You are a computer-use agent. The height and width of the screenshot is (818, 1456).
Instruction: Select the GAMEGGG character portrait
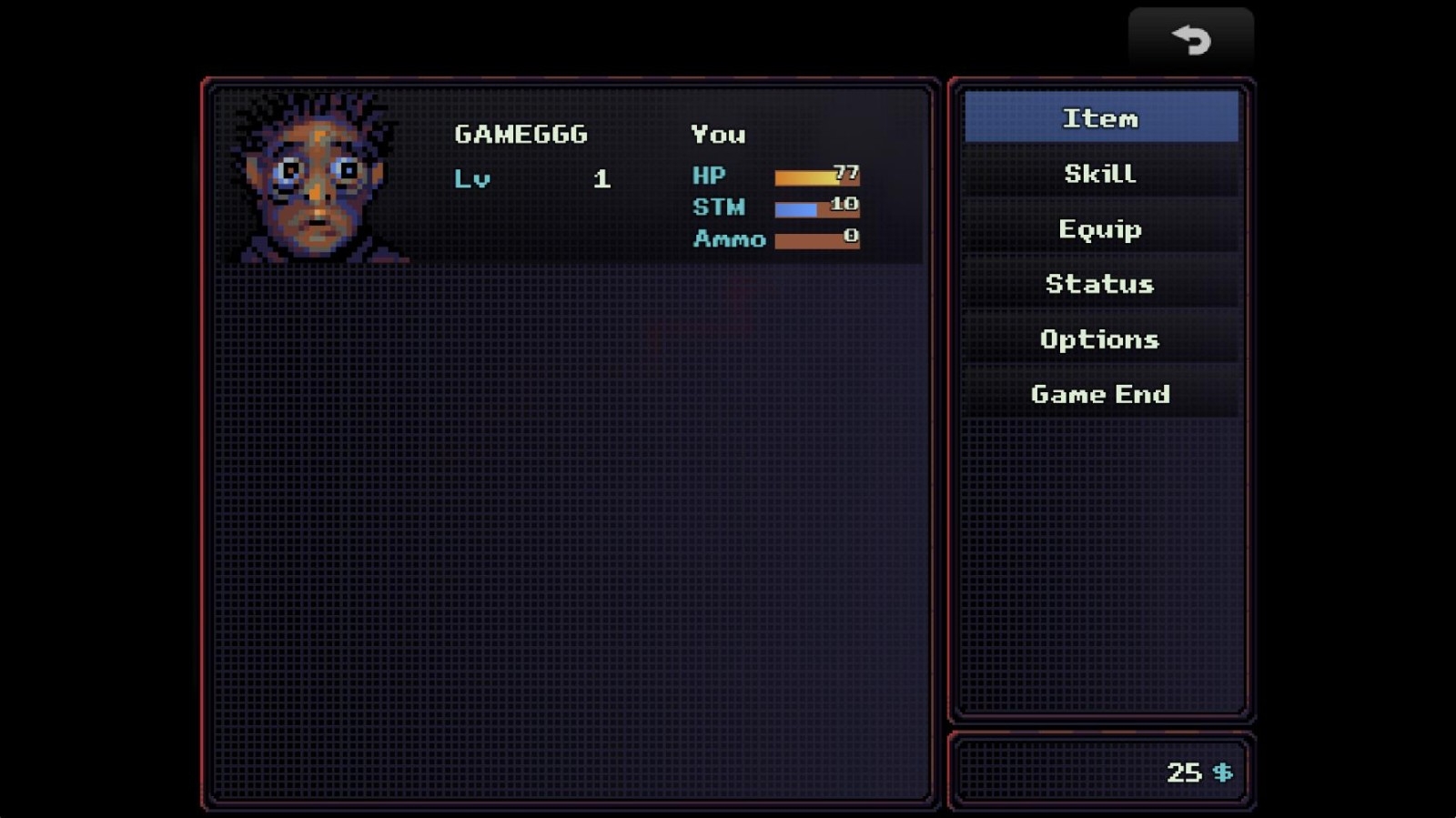click(316, 178)
